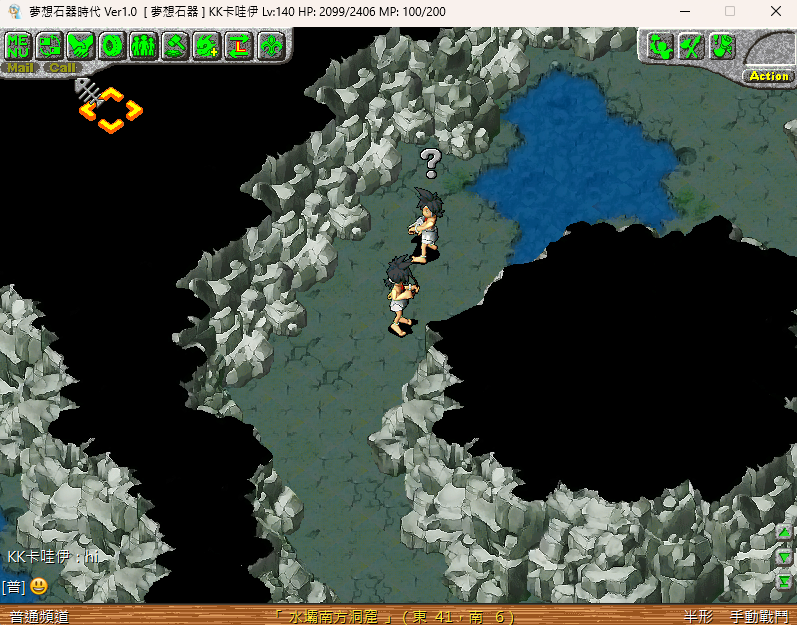Open the yellow Action button
Screen dimensions: 797x625
768,76
